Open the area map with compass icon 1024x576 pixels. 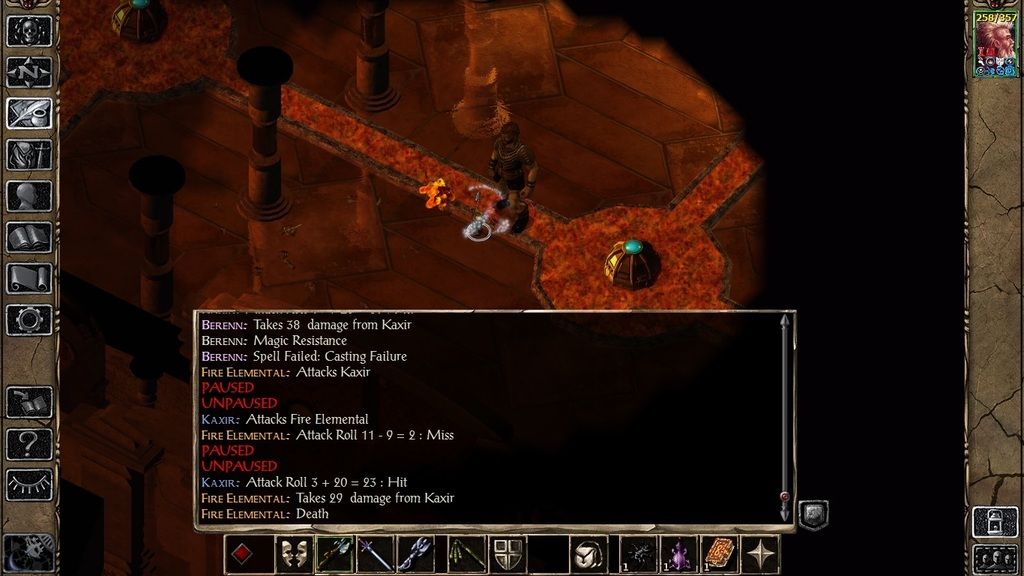(29, 72)
